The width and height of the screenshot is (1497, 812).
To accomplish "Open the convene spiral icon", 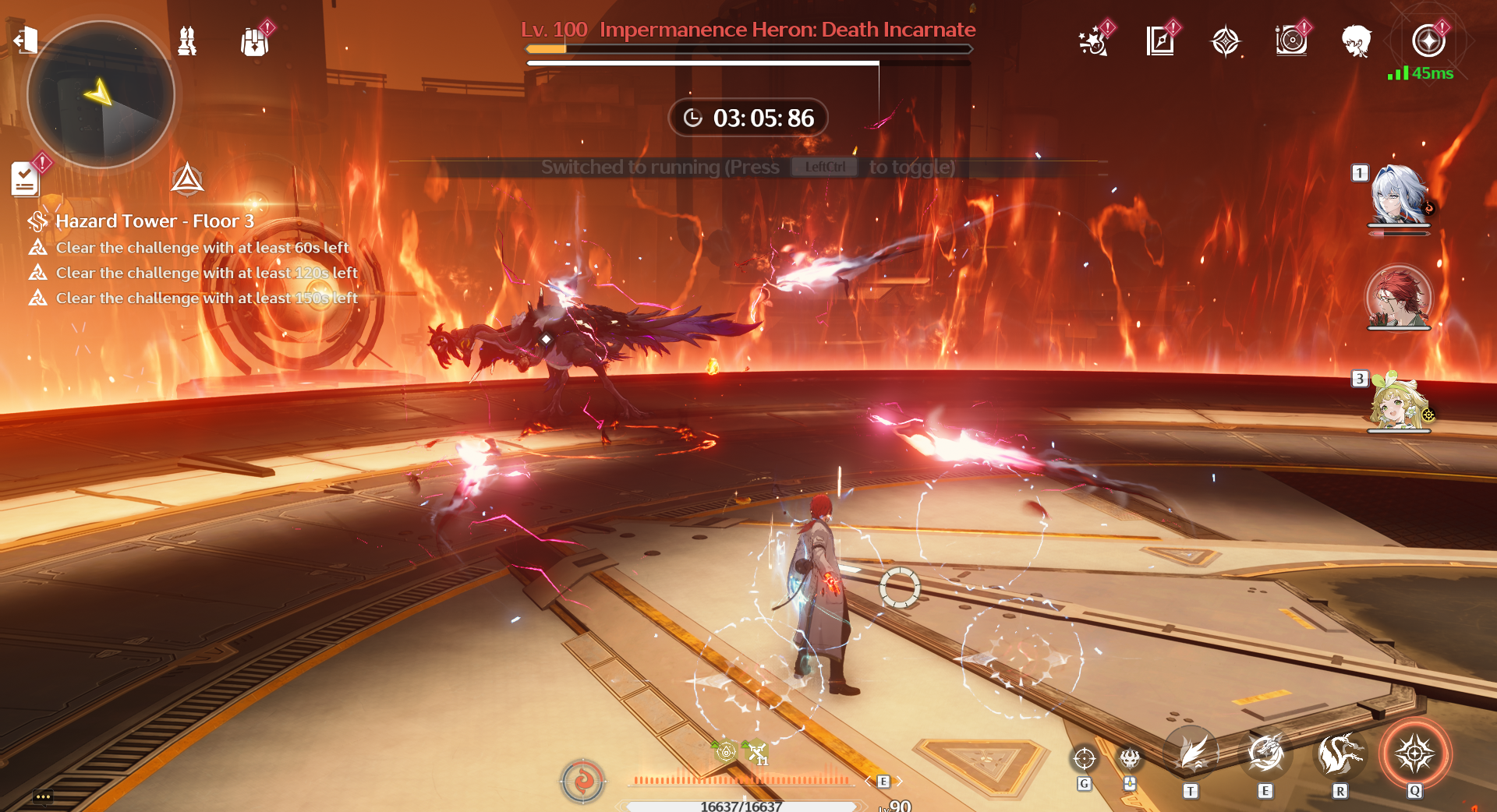I will pyautogui.click(x=1291, y=41).
